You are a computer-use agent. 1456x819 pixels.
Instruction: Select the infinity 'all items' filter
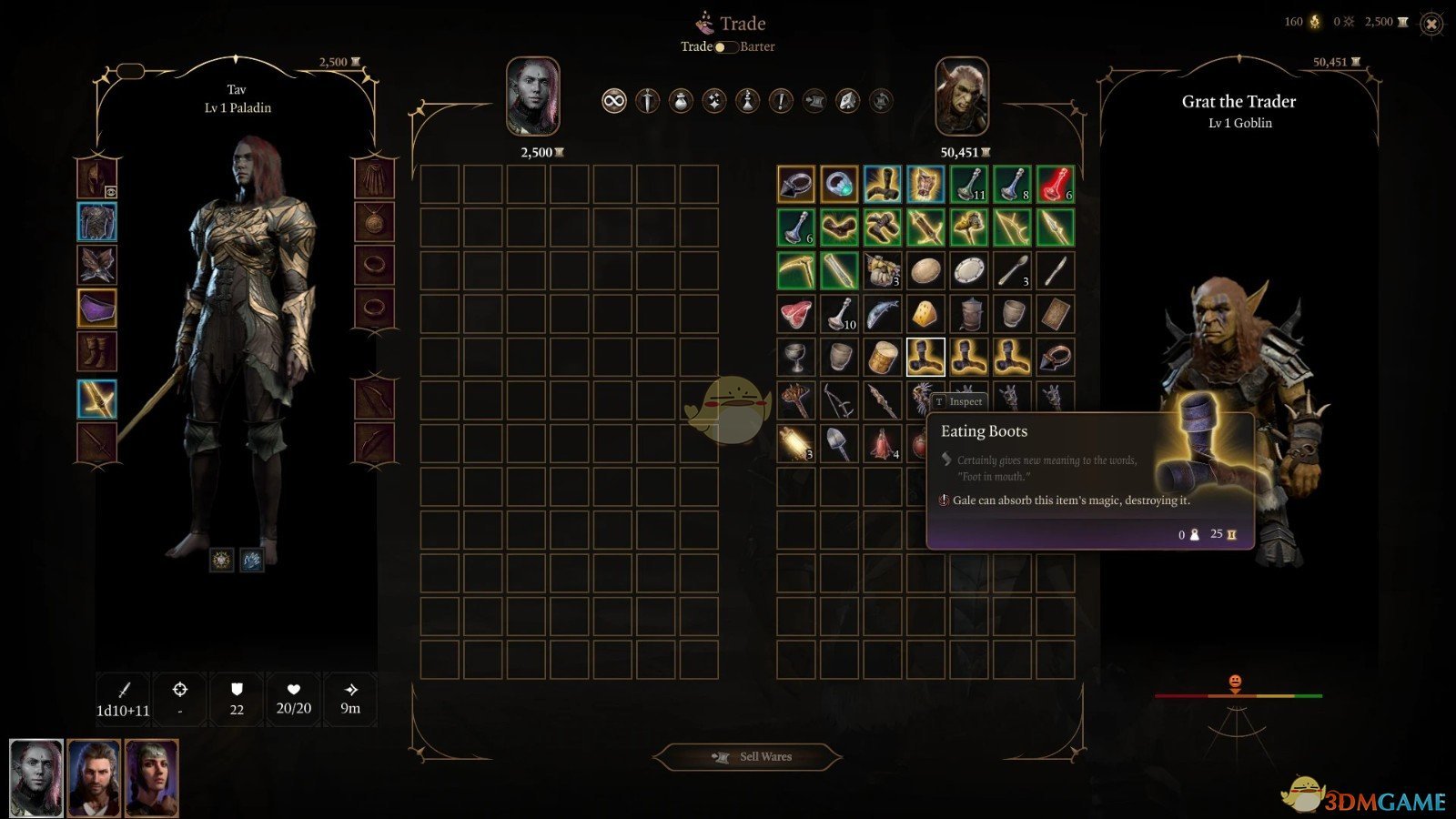[x=614, y=101]
